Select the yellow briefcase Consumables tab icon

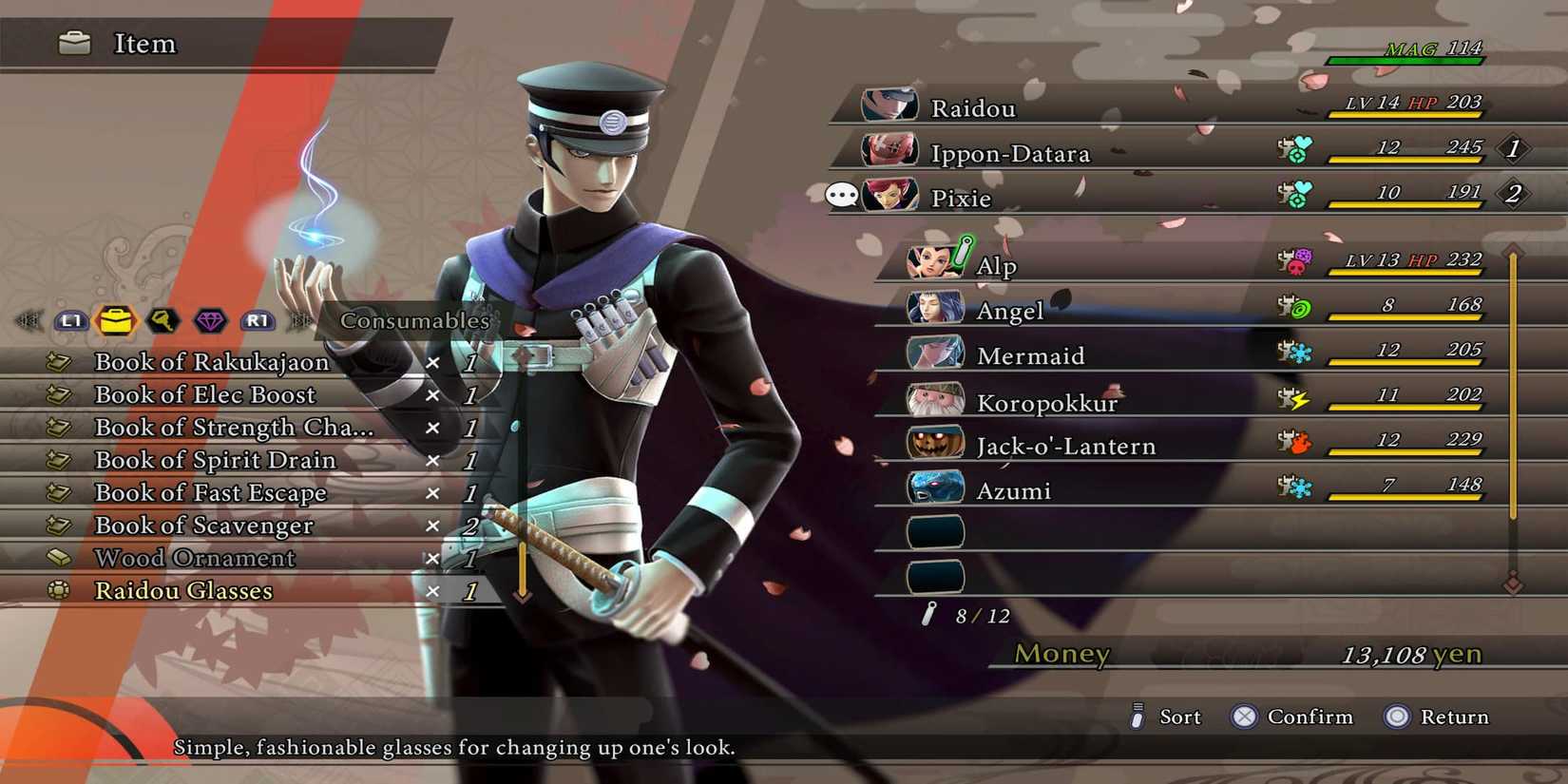click(113, 321)
